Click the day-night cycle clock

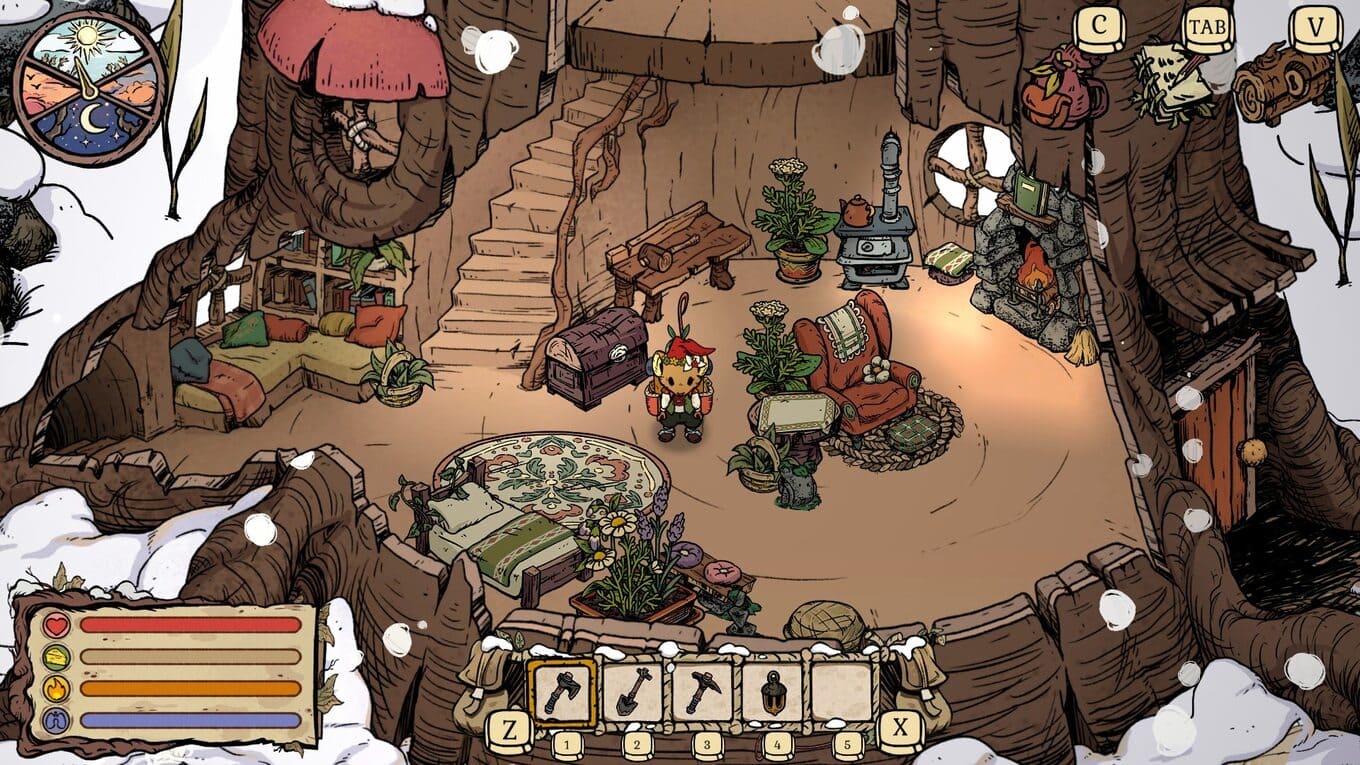[x=89, y=88]
